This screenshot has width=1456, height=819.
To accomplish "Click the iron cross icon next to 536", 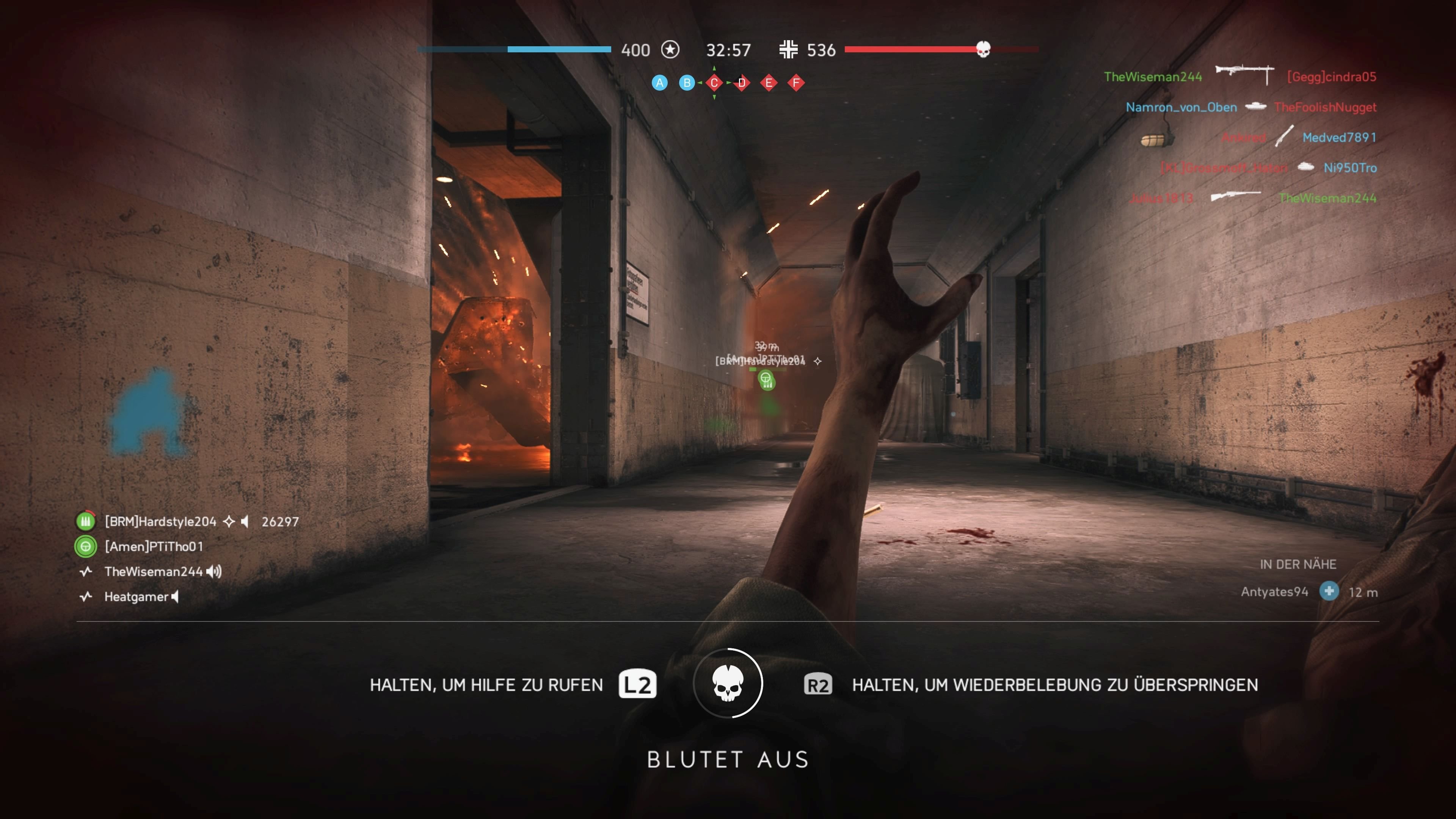I will pos(788,50).
